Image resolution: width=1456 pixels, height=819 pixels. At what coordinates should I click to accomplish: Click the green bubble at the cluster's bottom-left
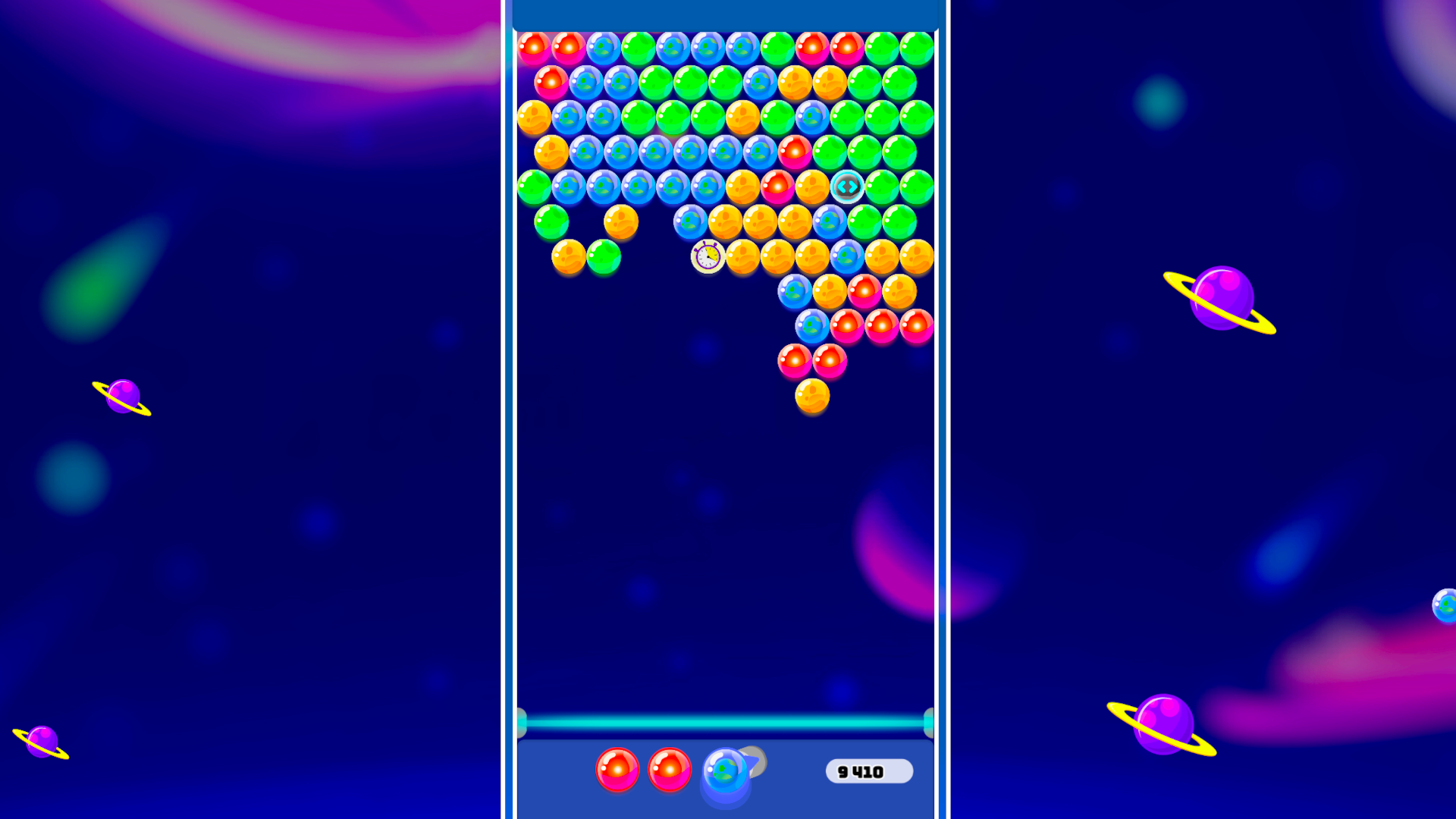[604, 257]
